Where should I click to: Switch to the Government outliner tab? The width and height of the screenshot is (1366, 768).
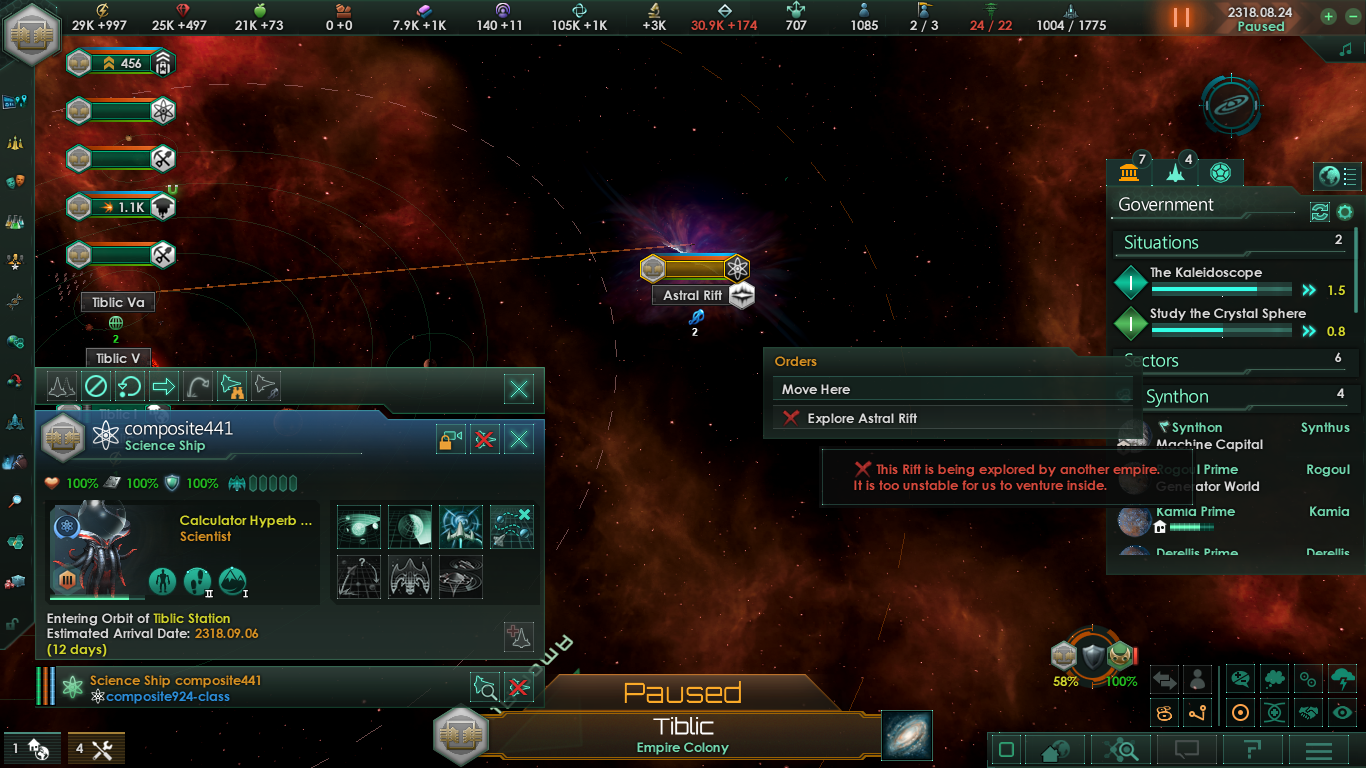1129,172
